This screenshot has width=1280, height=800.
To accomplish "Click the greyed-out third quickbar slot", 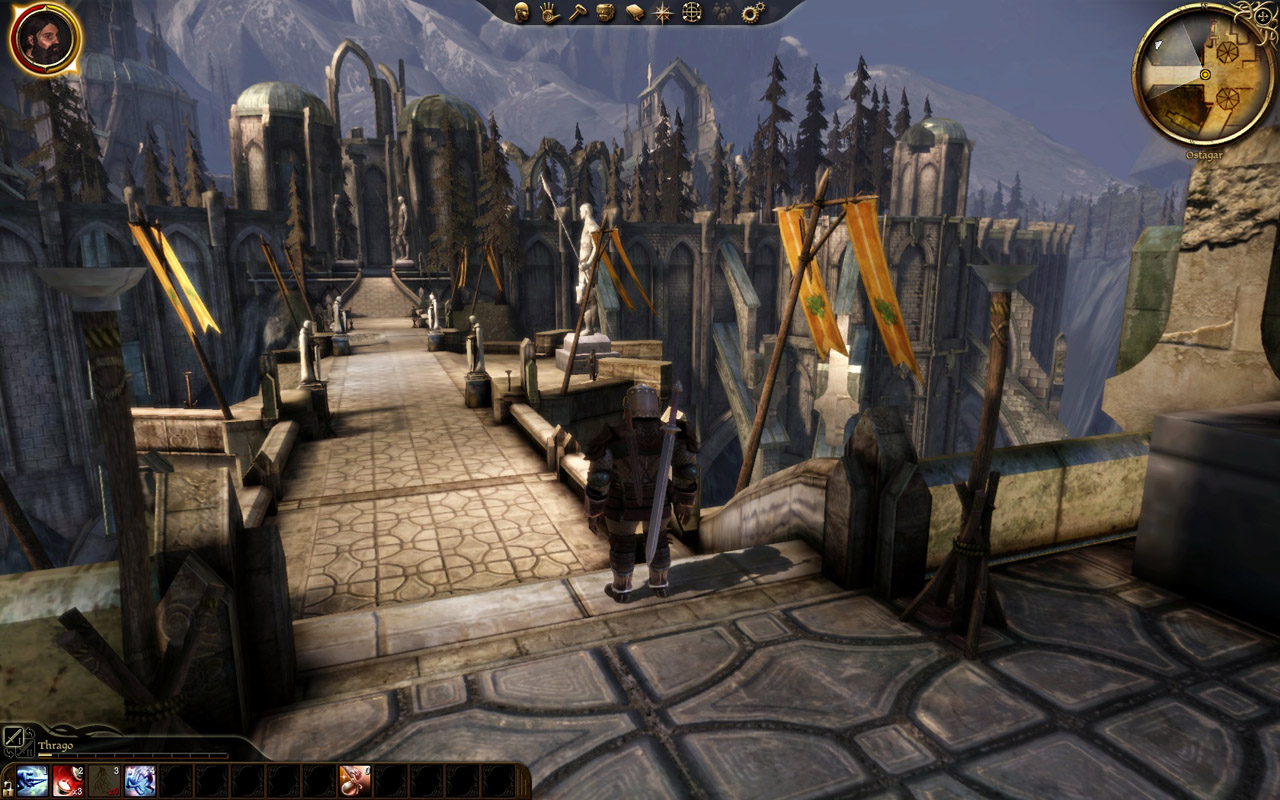I will (x=103, y=780).
